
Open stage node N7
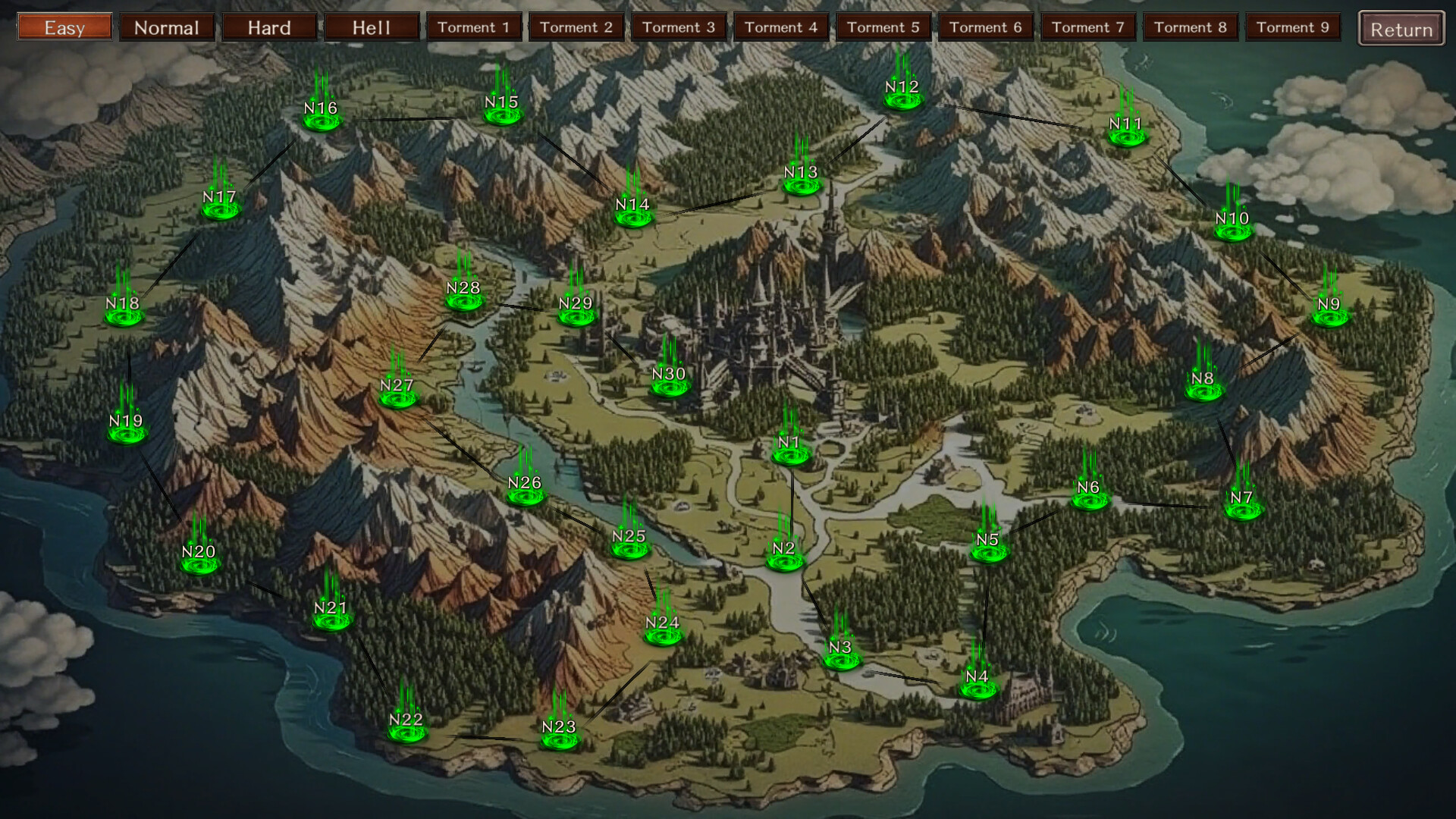pos(1242,506)
